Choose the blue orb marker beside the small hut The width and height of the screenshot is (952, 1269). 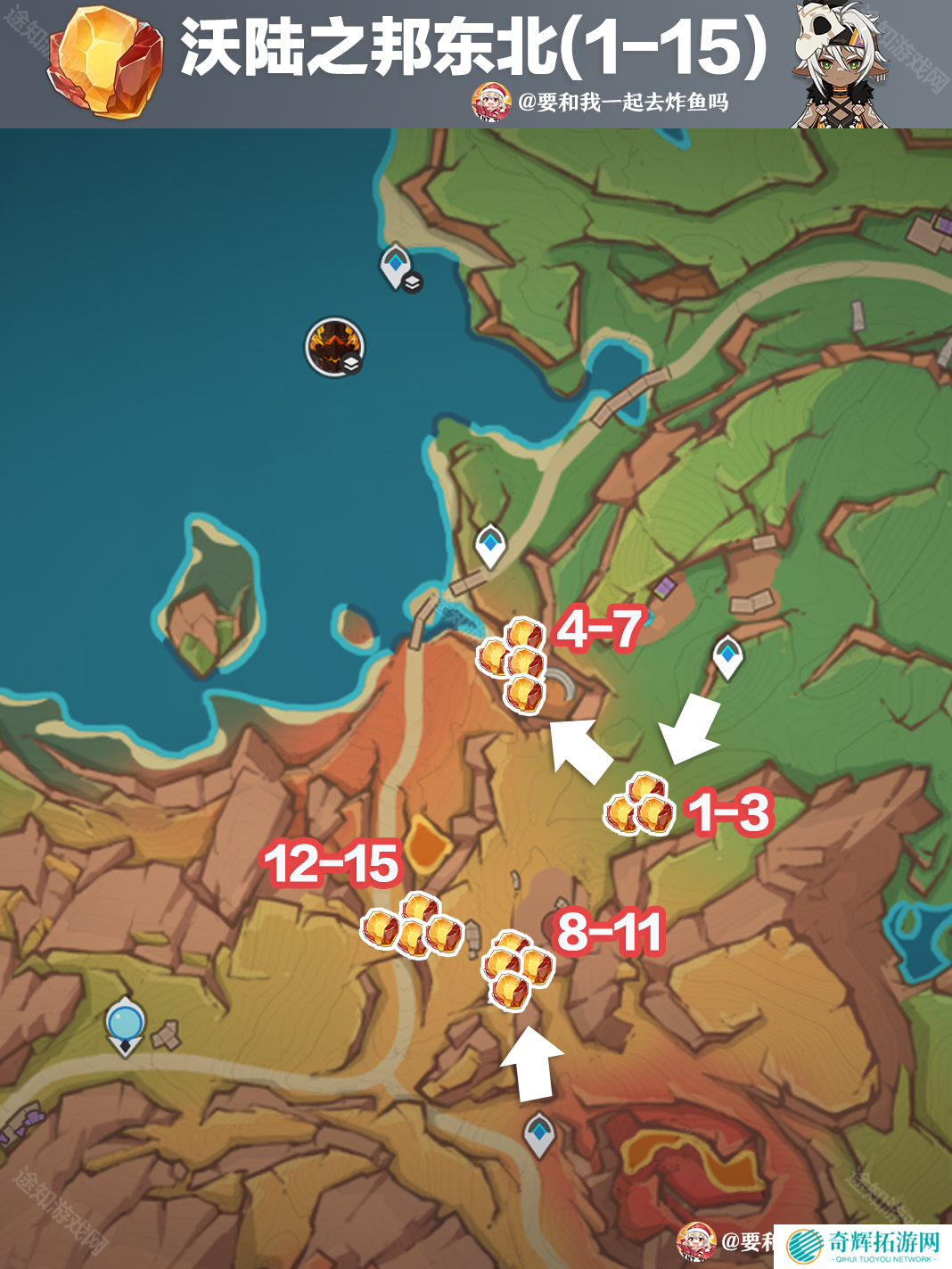point(125,1024)
